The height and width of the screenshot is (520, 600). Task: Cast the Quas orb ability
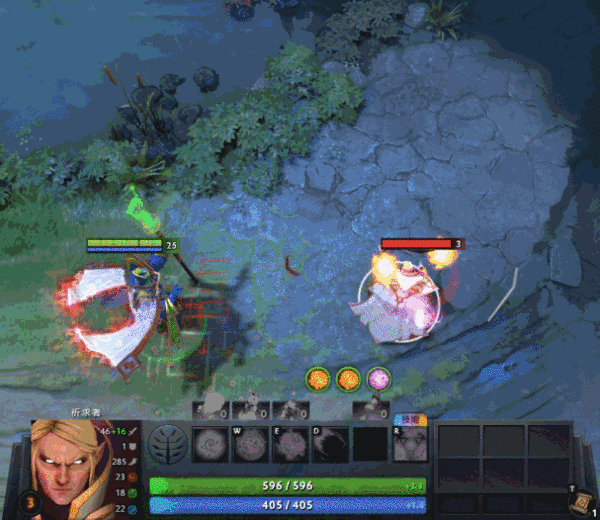208,444
